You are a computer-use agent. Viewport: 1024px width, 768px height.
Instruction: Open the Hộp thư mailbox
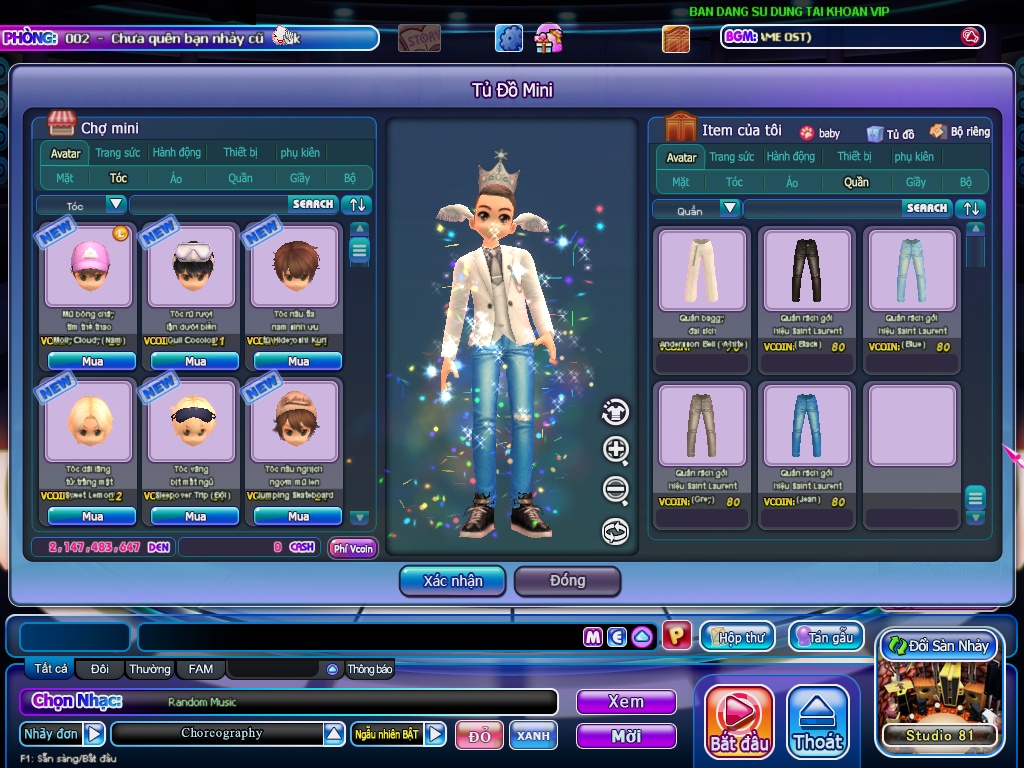tap(737, 637)
